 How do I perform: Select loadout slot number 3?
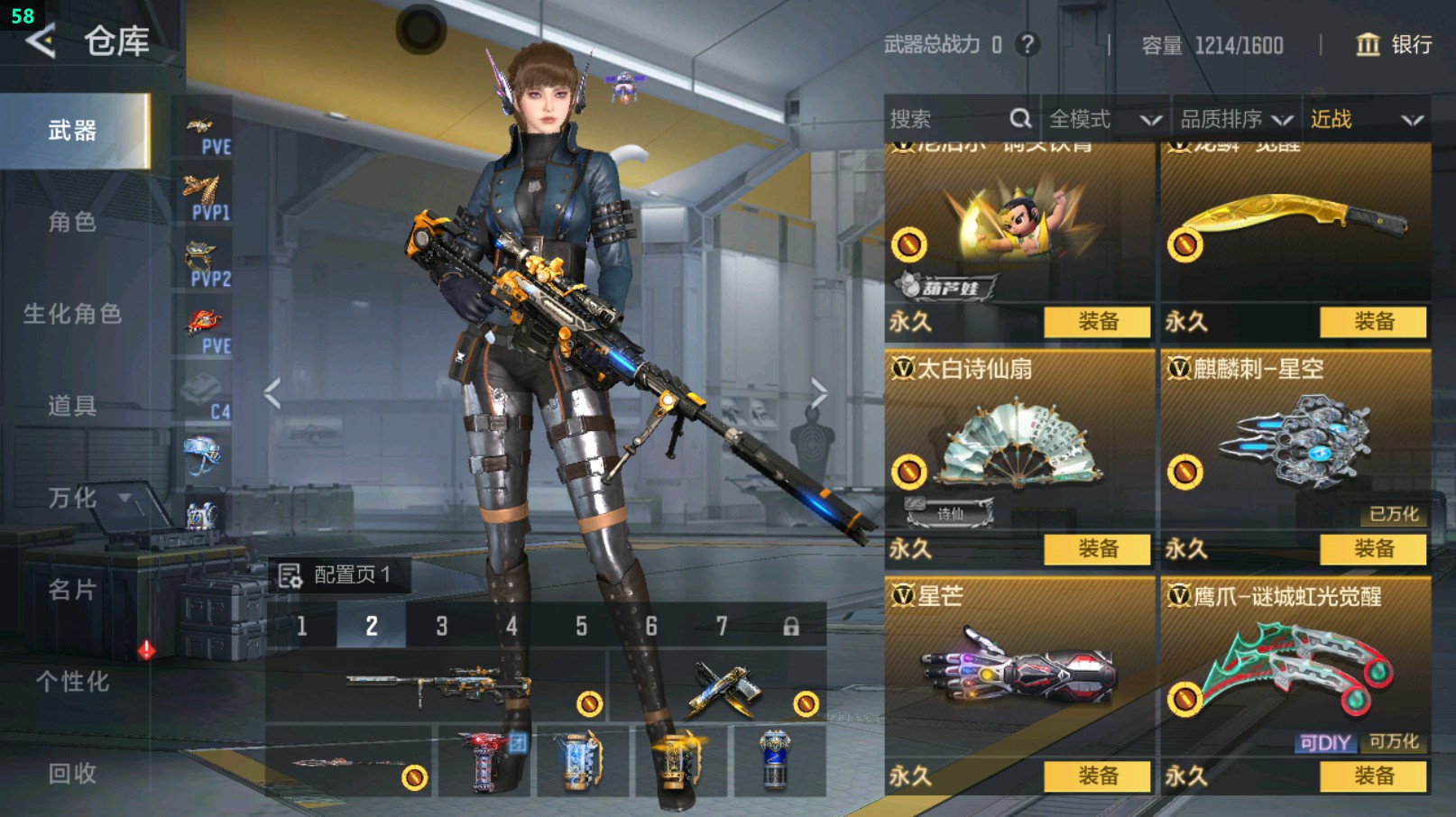(x=441, y=626)
